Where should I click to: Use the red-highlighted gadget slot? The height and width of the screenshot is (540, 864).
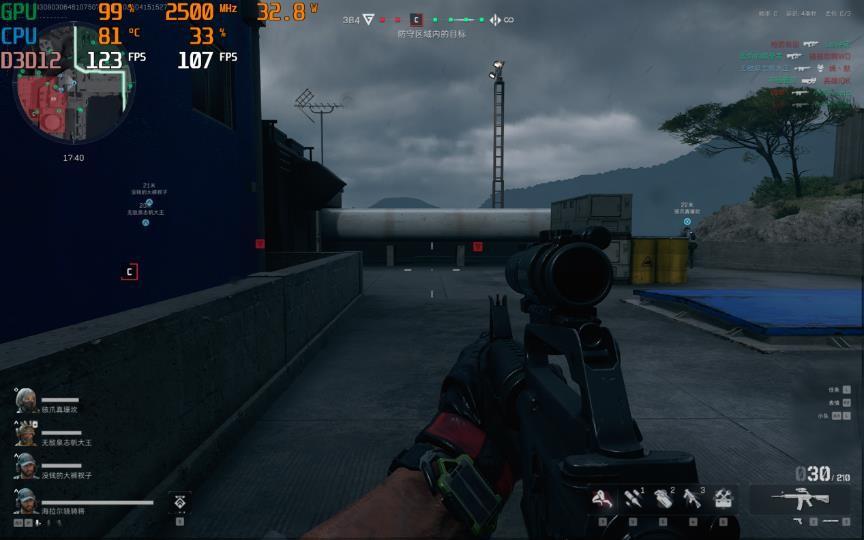point(602,498)
